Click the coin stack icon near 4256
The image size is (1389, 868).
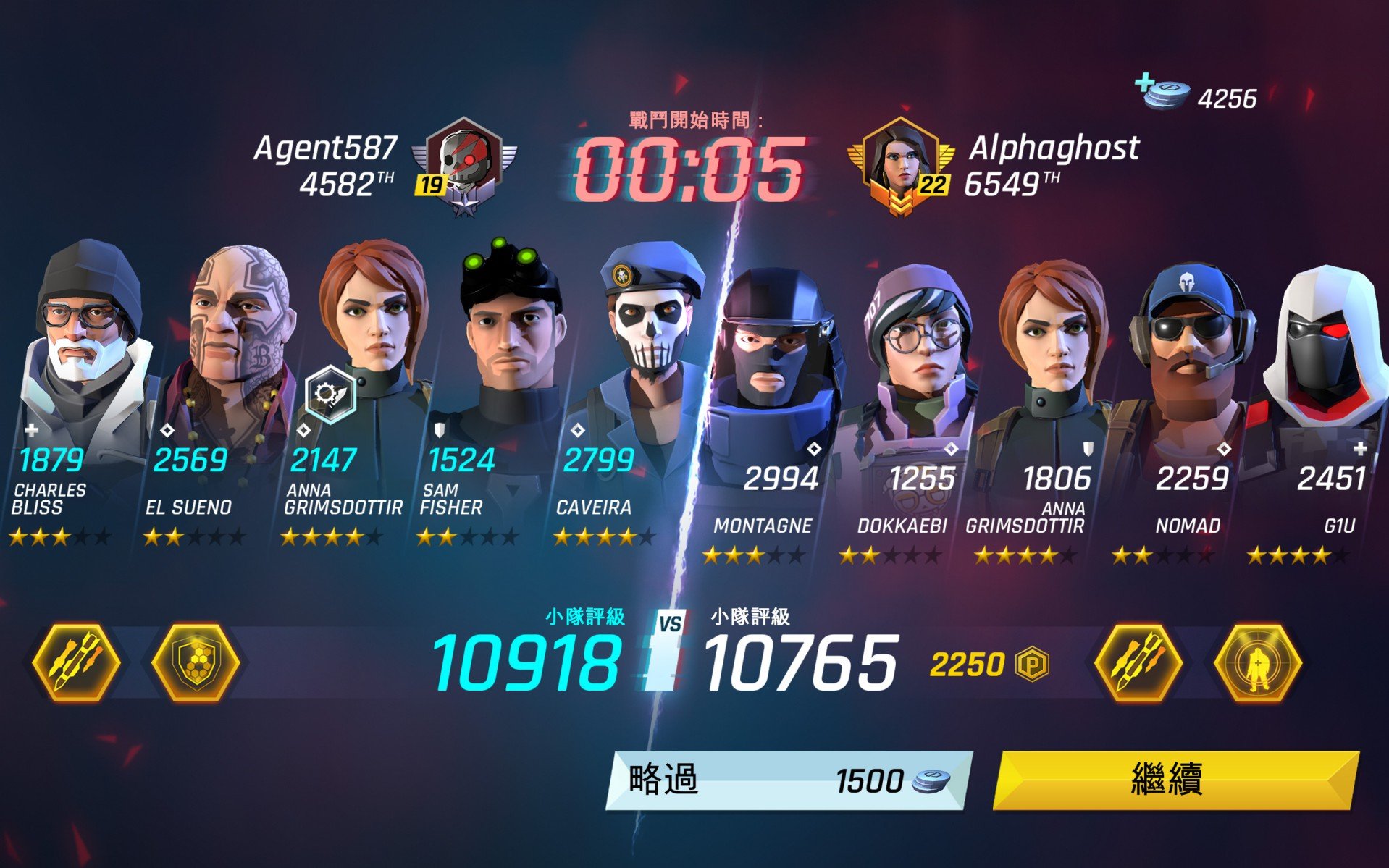point(1166,96)
